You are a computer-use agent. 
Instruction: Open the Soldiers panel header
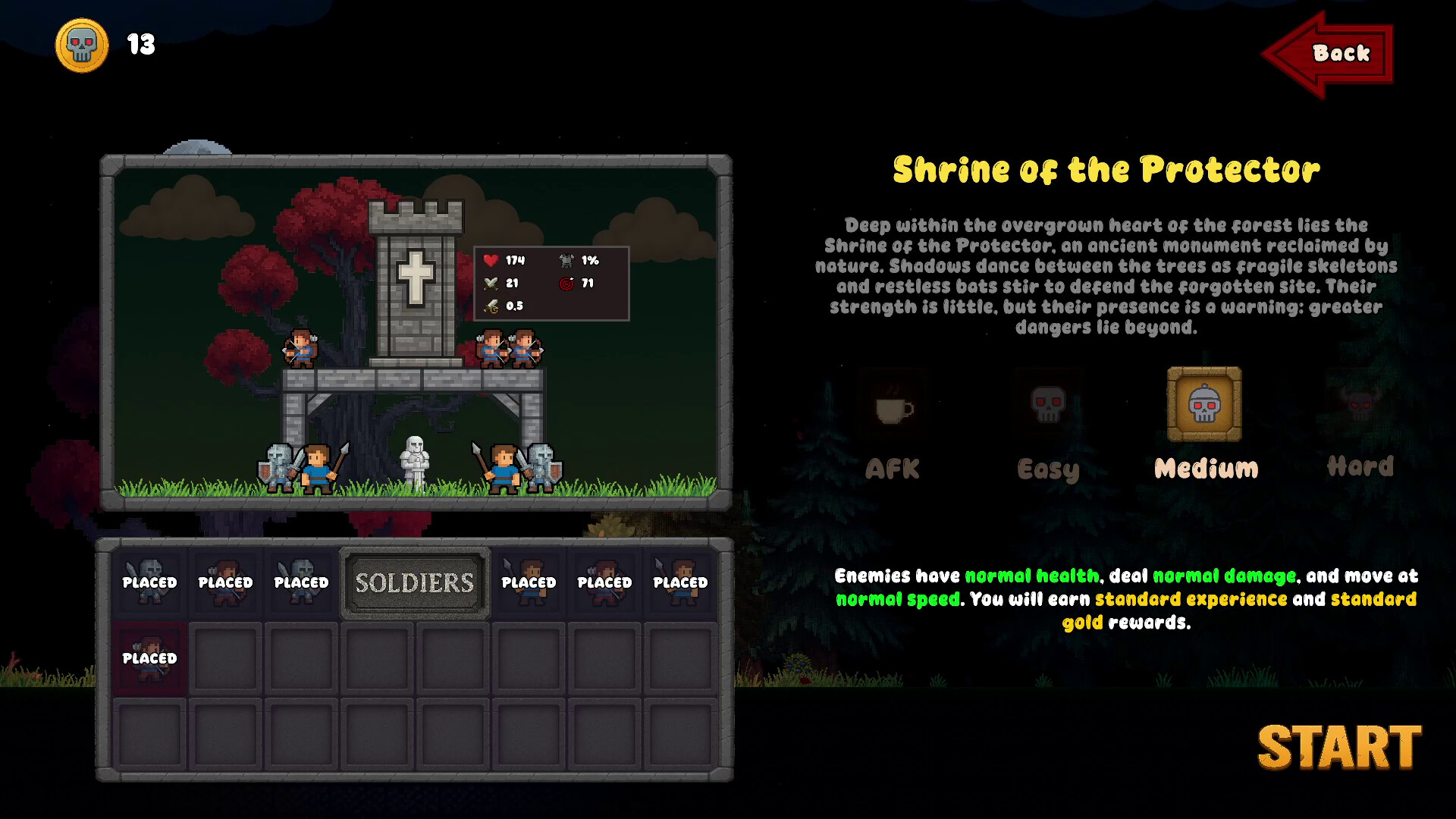[x=415, y=582]
